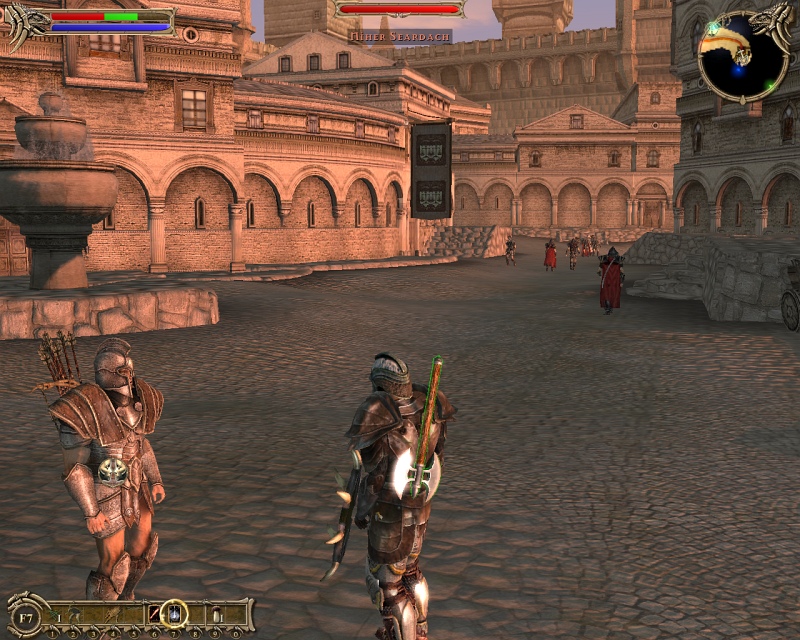Use the mushroom in slot 9
This screenshot has width=800, height=640.
216,612
